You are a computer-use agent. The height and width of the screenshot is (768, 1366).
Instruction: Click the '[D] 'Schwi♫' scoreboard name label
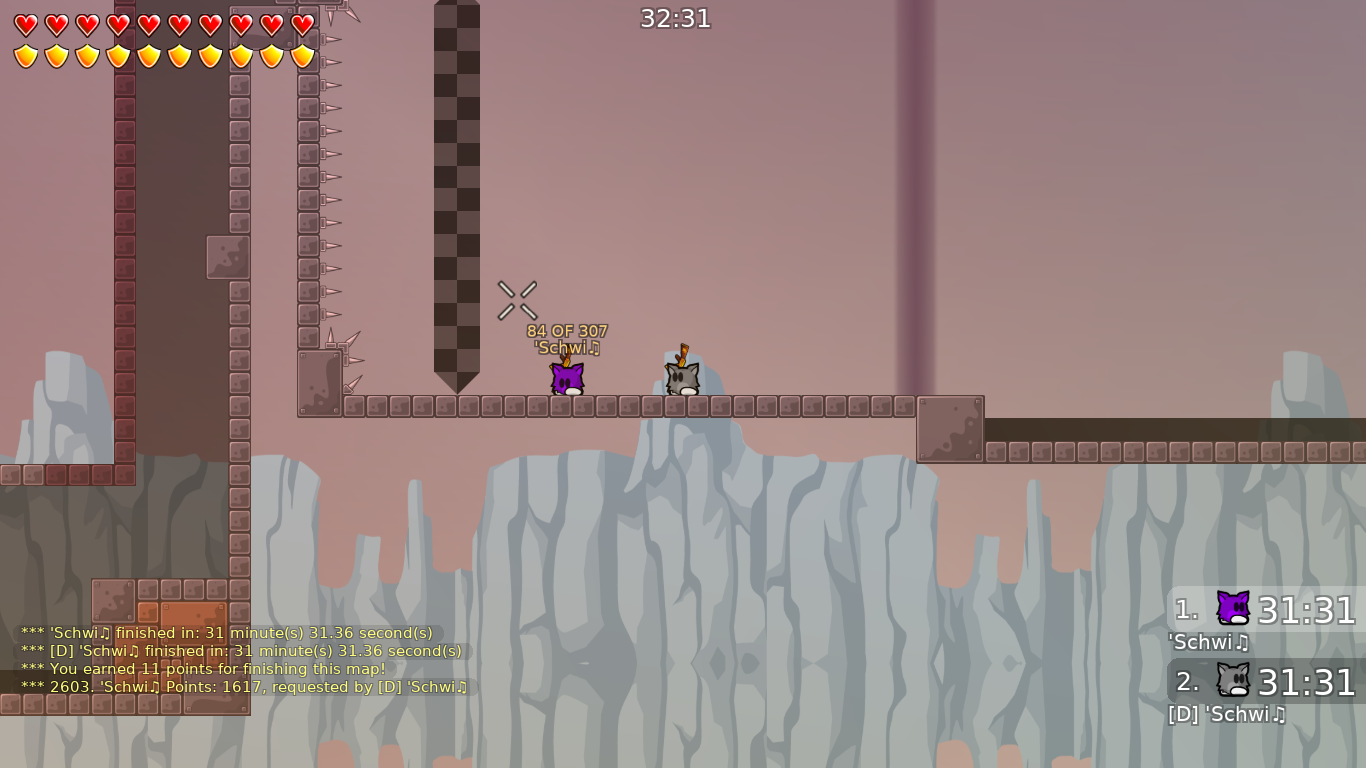(x=1227, y=715)
